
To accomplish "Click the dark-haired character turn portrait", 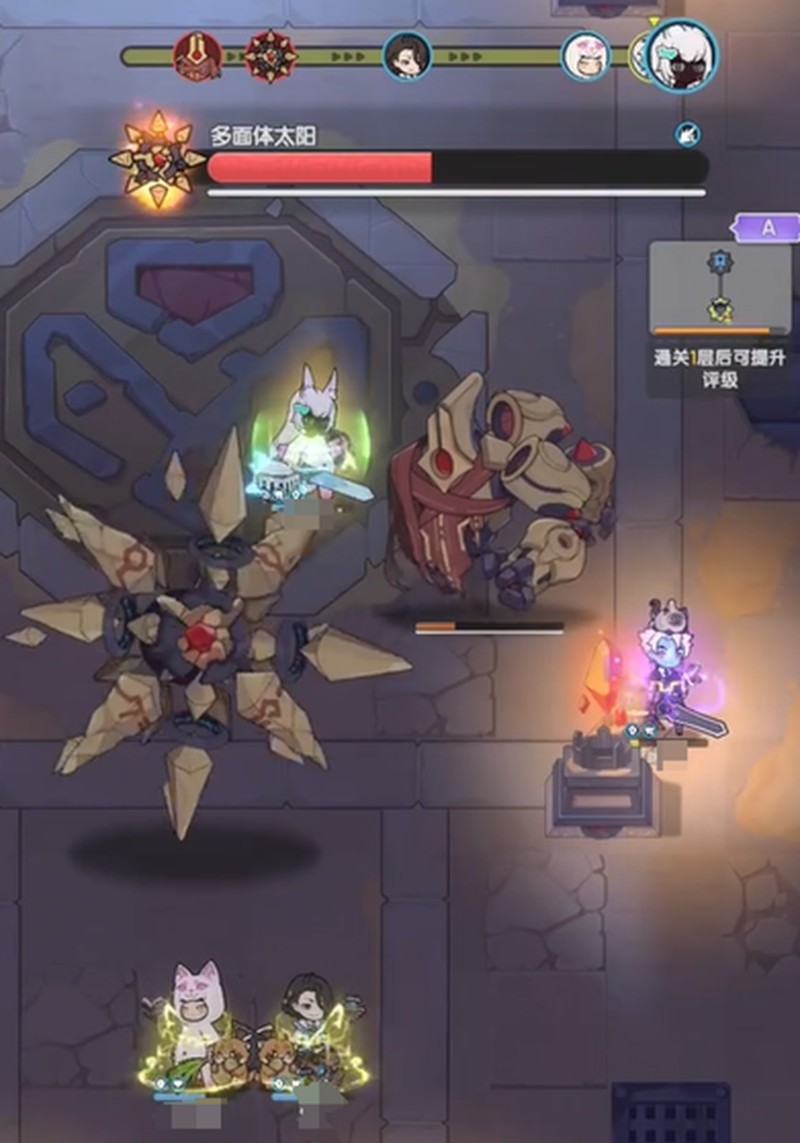I will coord(408,55).
